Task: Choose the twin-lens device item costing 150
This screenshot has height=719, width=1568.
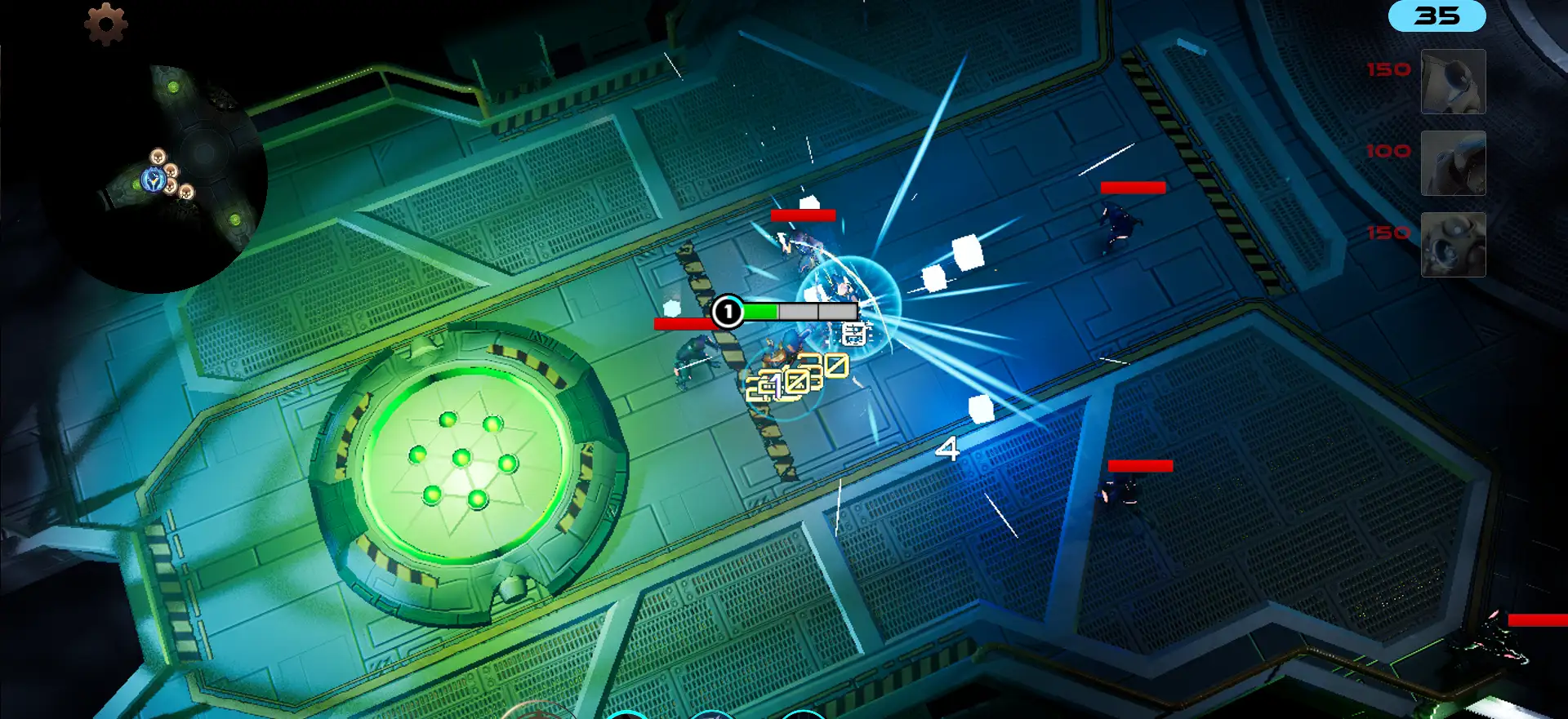Action: (1453, 245)
